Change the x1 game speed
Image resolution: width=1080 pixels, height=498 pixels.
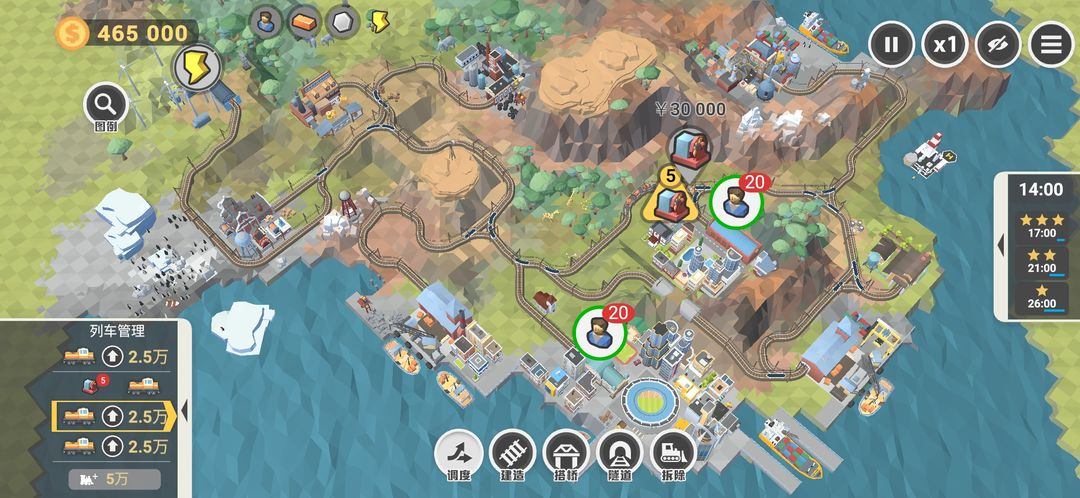(x=945, y=45)
